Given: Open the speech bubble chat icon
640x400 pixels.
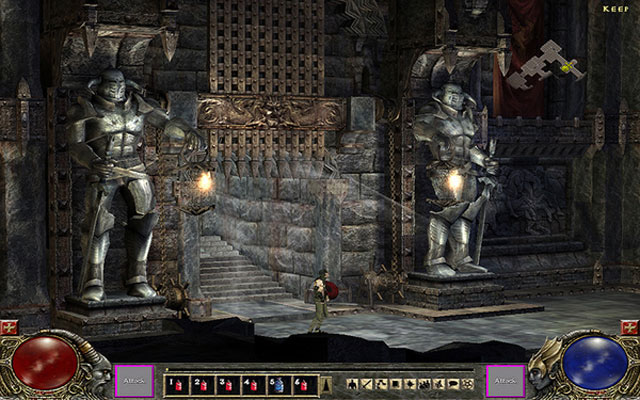Looking at the screenshot, I should click(453, 383).
